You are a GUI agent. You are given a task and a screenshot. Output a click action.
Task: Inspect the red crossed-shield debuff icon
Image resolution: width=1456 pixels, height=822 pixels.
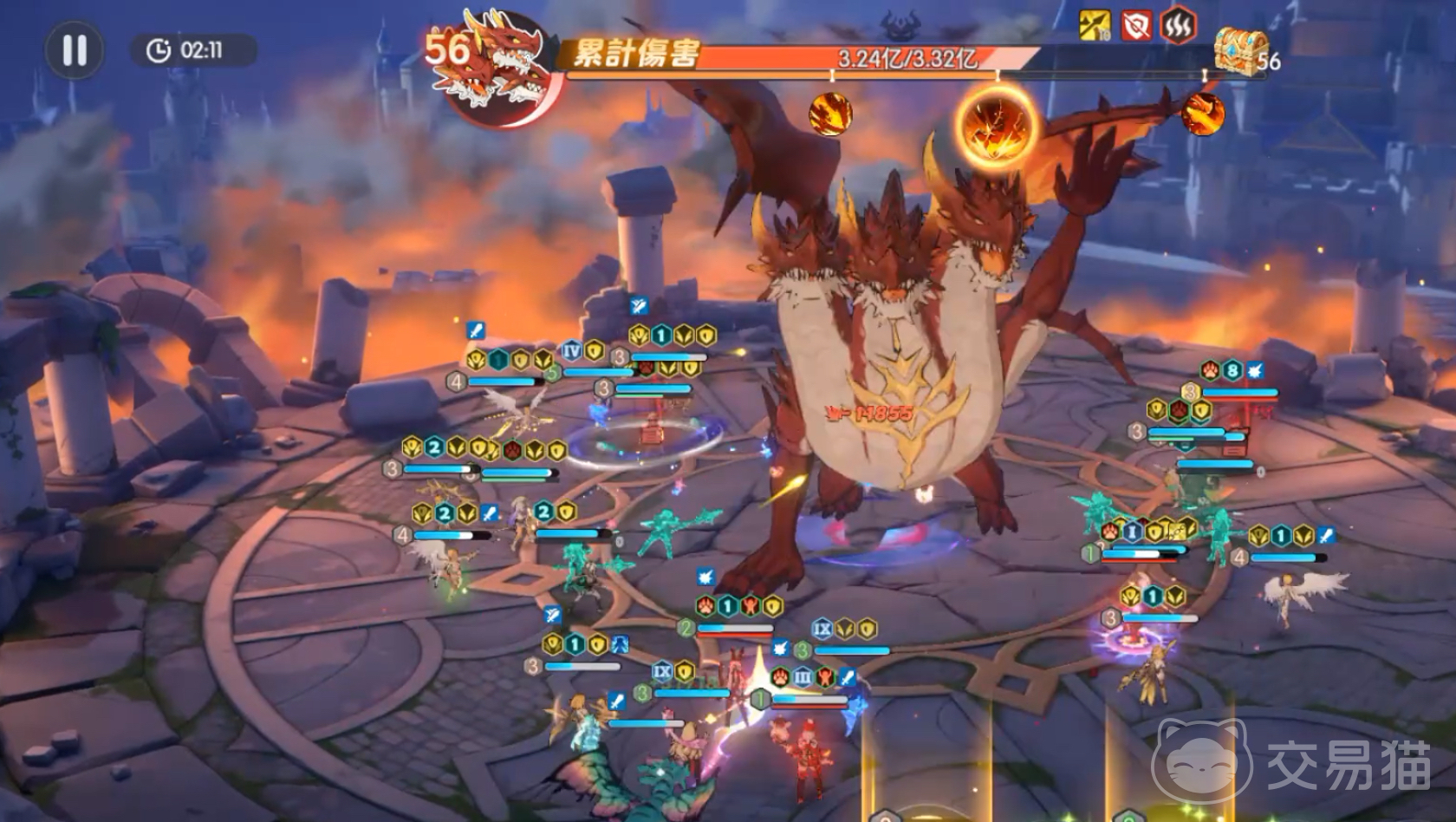(x=1135, y=26)
